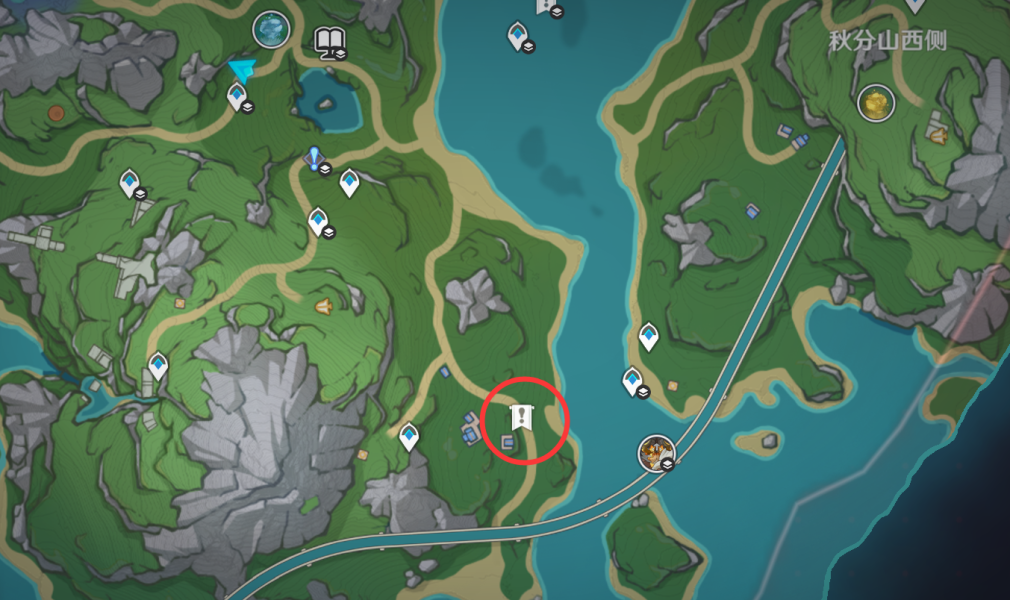Select the waypoint pin in the river
1010x600 pixels.
click(x=517, y=36)
